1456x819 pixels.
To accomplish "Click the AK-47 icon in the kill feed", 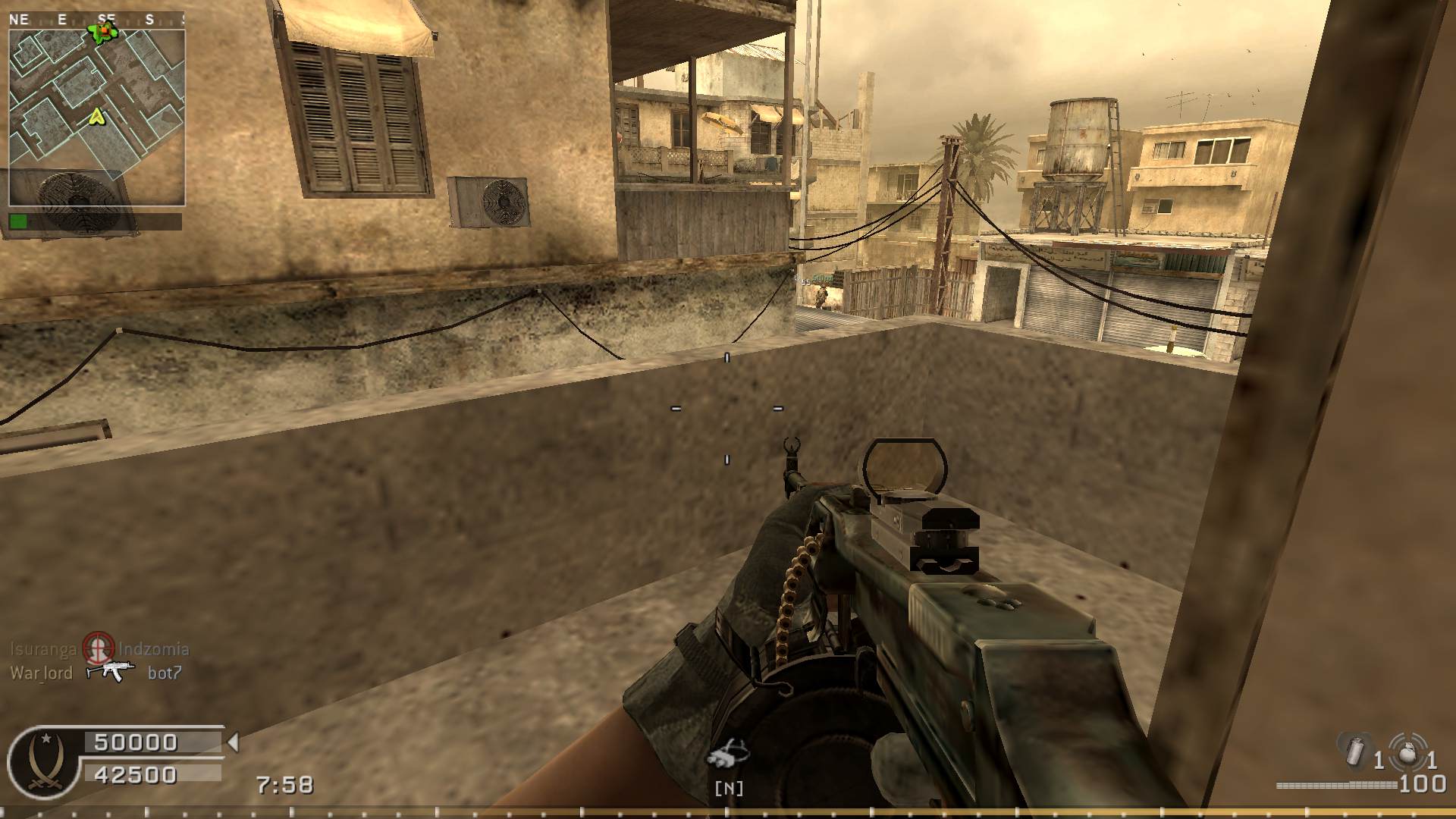I will 111,671.
